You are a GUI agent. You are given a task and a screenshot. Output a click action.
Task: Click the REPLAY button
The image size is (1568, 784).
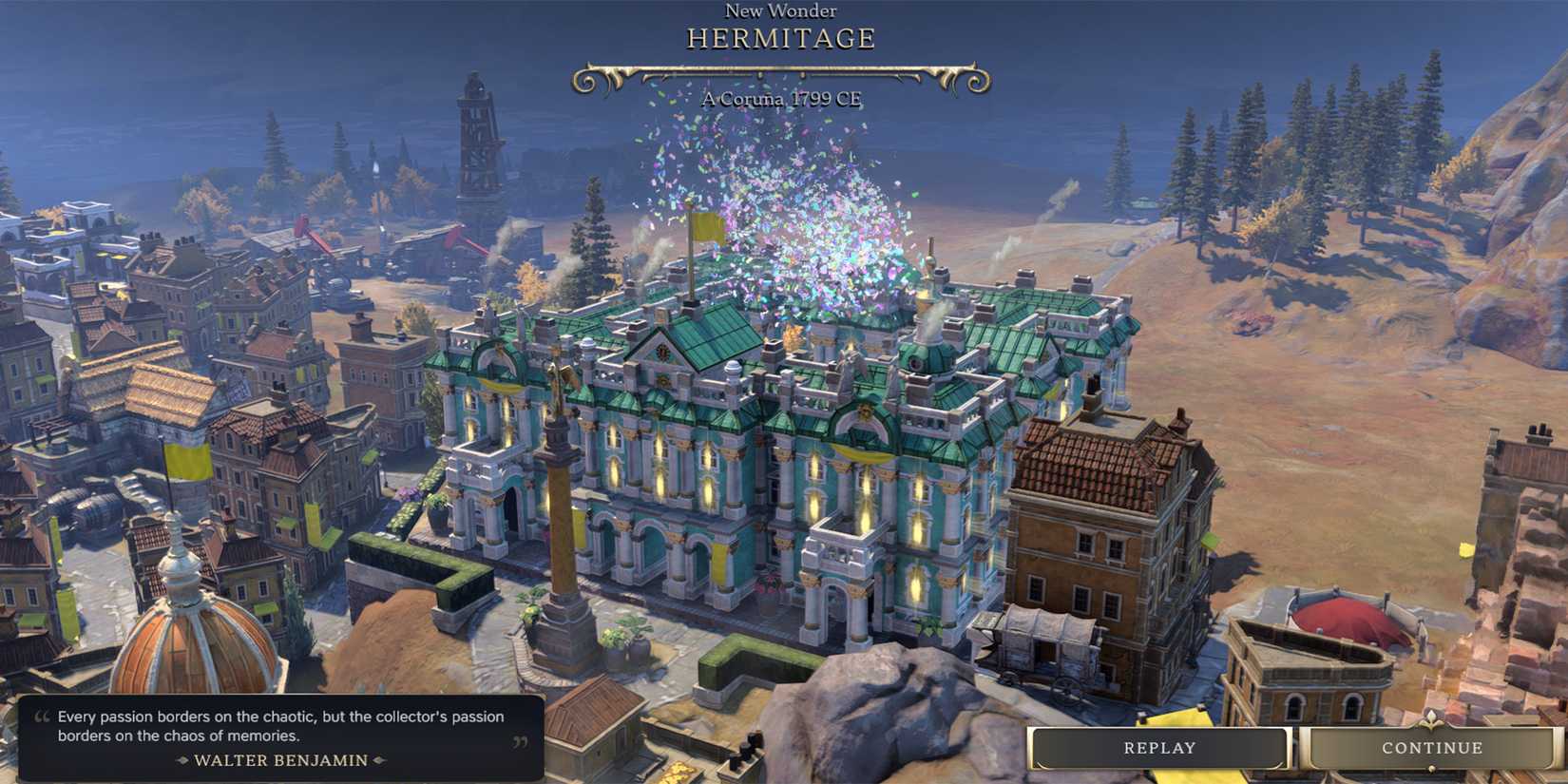pyautogui.click(x=1159, y=747)
